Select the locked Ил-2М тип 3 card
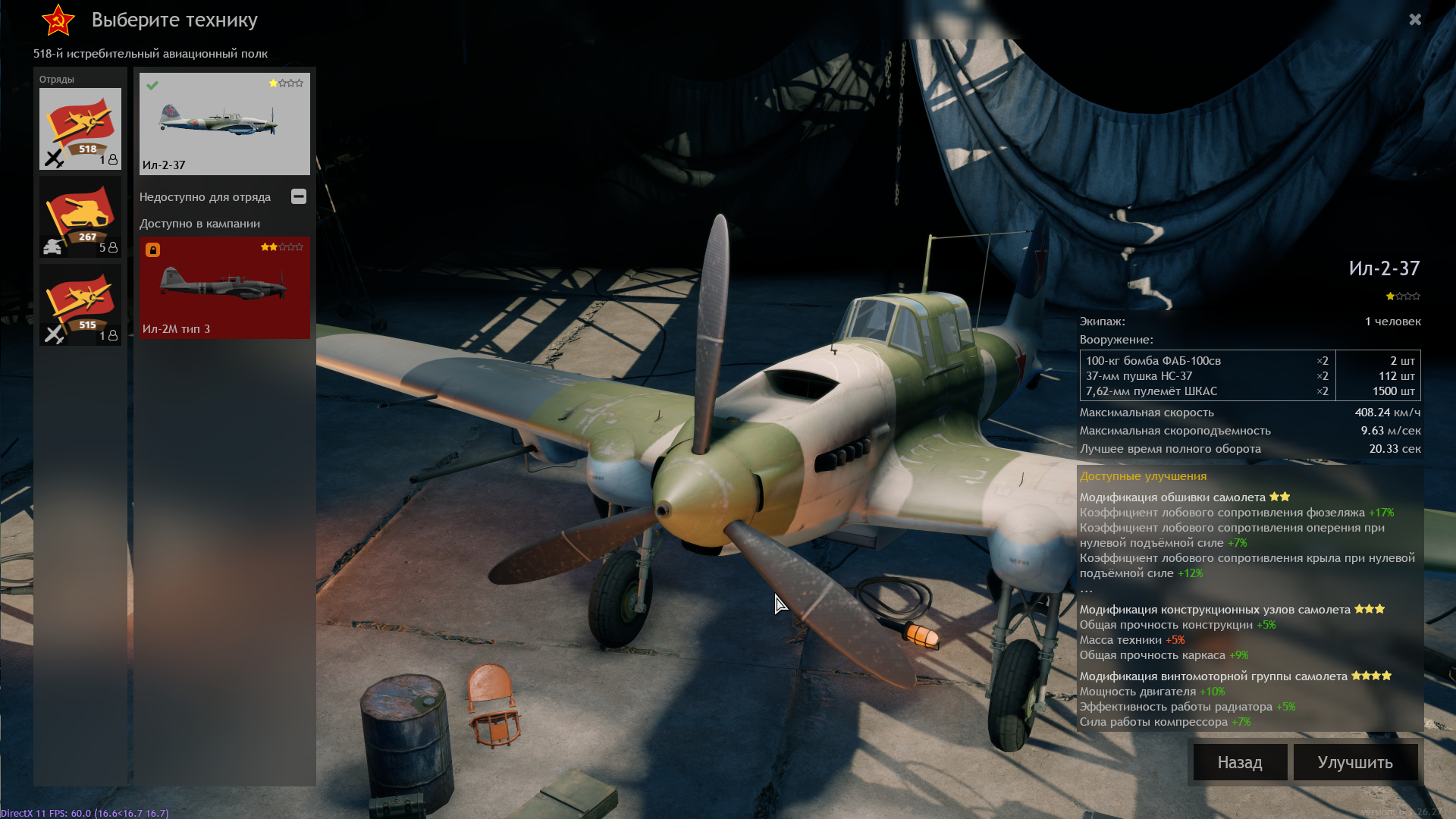Image resolution: width=1456 pixels, height=819 pixels. coord(224,287)
